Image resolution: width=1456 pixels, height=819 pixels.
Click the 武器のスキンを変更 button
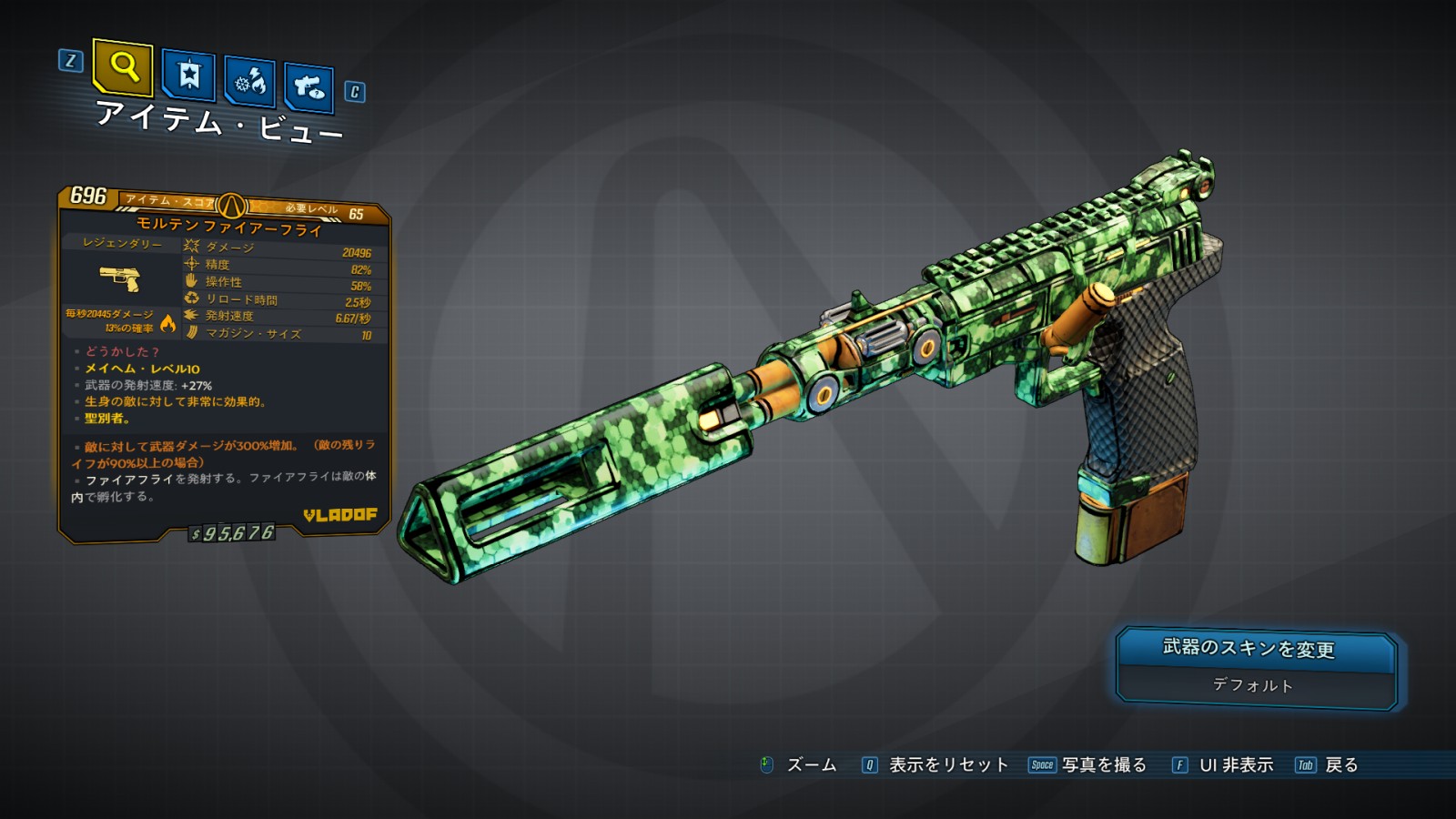1256,650
